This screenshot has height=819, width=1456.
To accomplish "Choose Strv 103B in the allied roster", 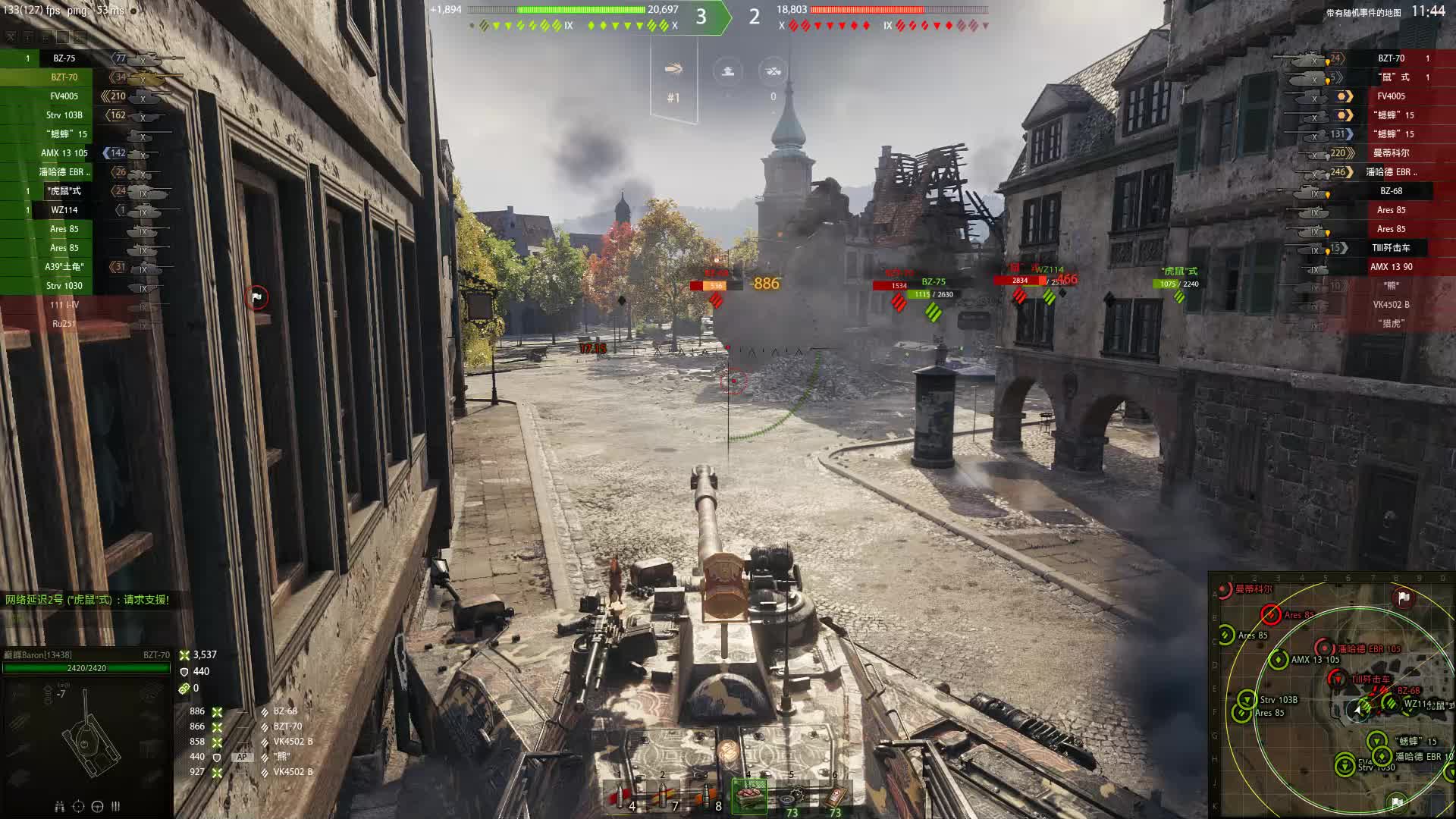I will click(64, 115).
